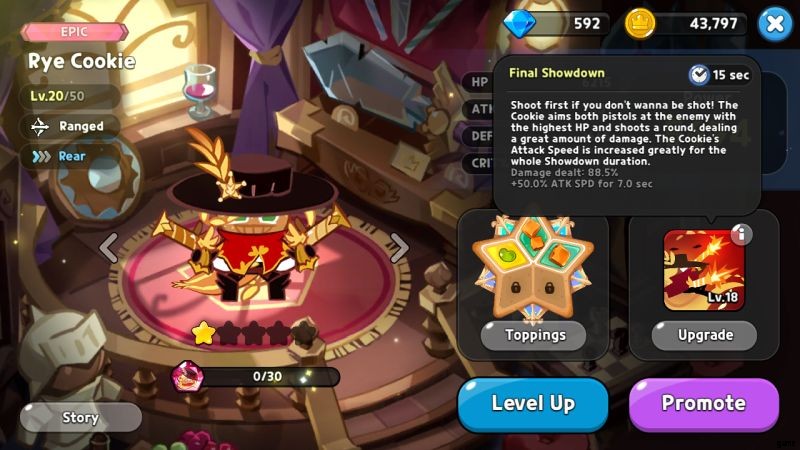The image size is (800, 450).
Task: Open the Toppings menu
Action: pyautogui.click(x=533, y=335)
